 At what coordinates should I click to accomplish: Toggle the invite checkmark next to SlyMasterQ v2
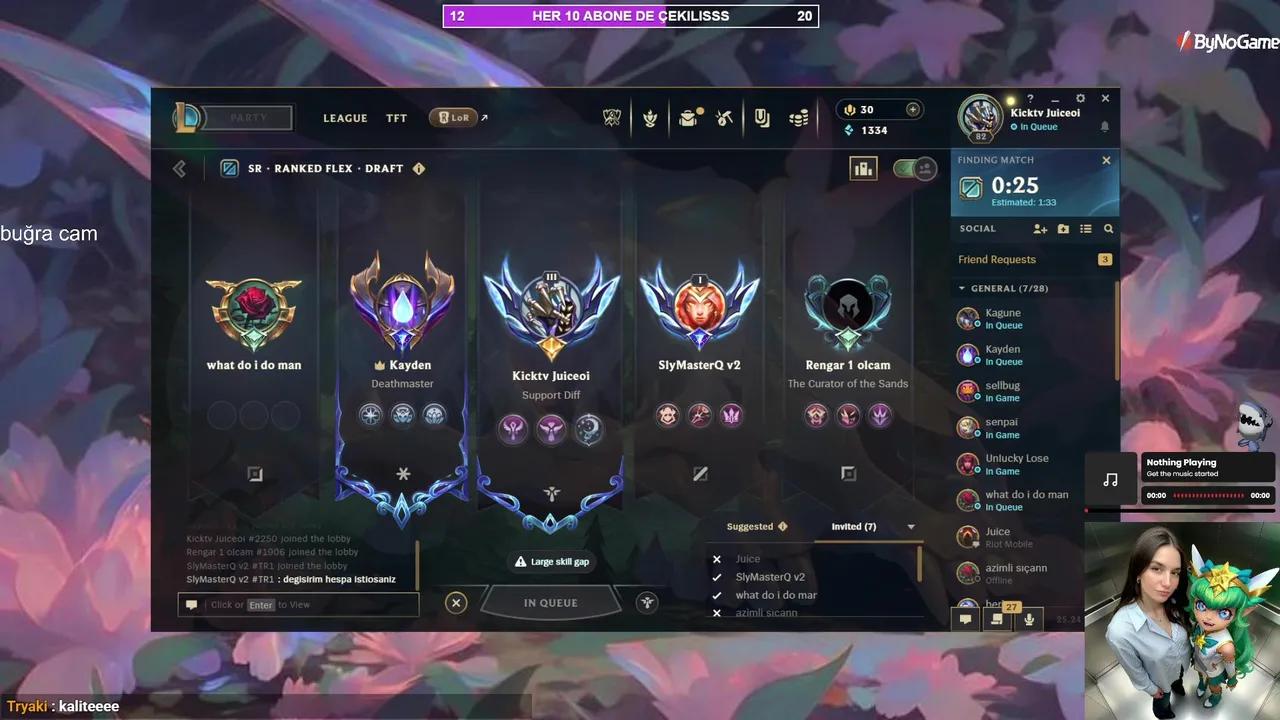point(717,577)
